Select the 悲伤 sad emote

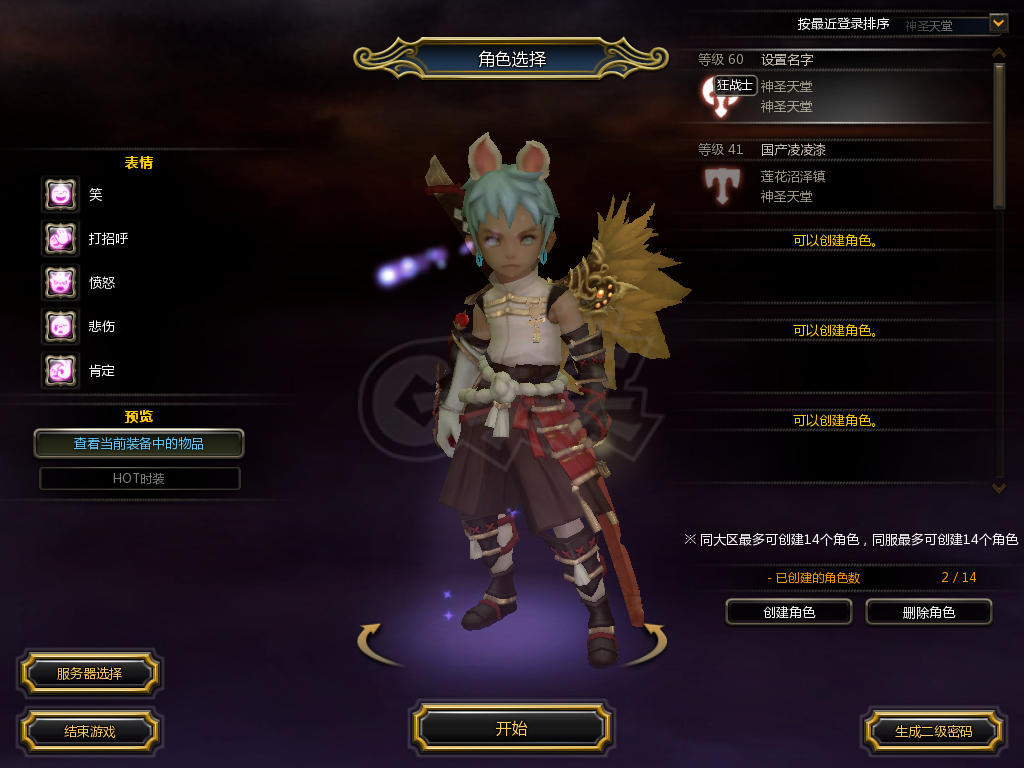coord(60,326)
